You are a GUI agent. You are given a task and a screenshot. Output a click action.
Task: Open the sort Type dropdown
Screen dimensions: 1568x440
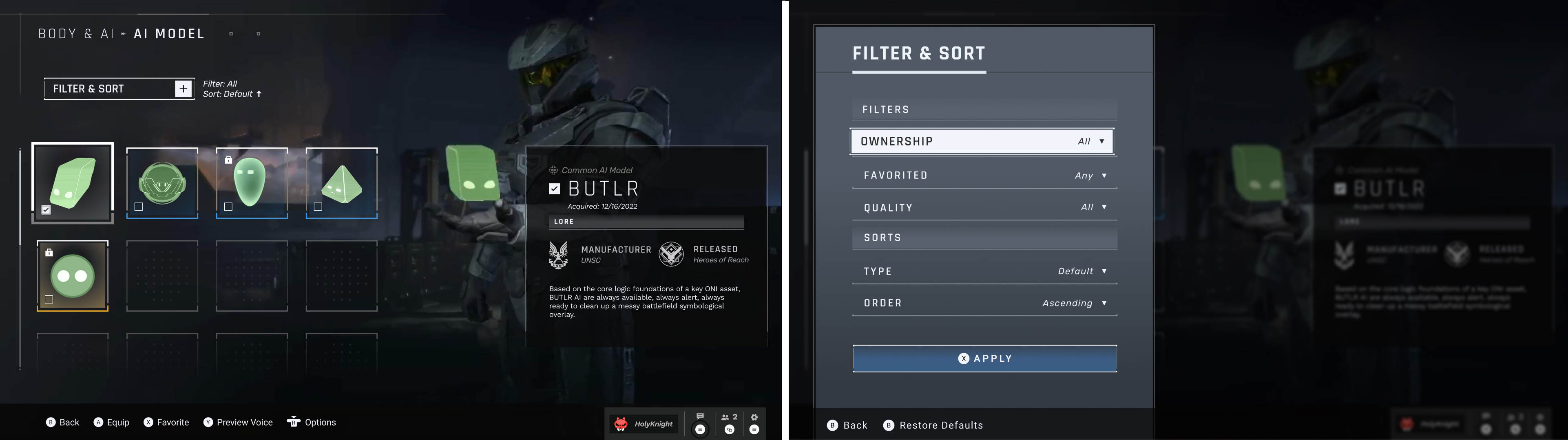pyautogui.click(x=984, y=271)
